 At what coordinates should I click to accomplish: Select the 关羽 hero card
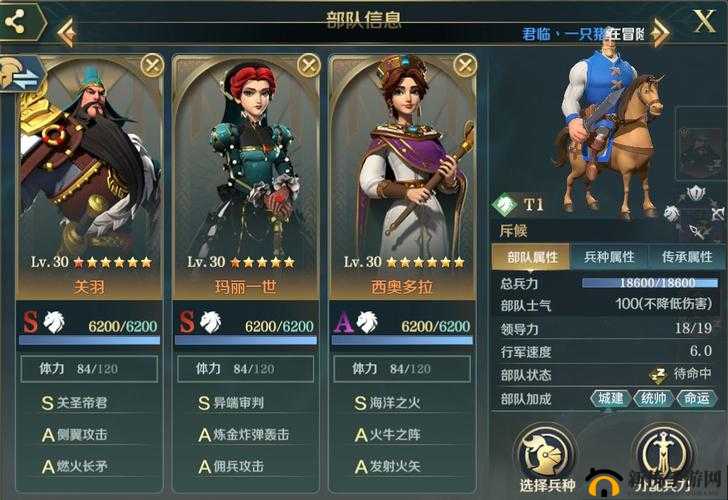pos(88,170)
